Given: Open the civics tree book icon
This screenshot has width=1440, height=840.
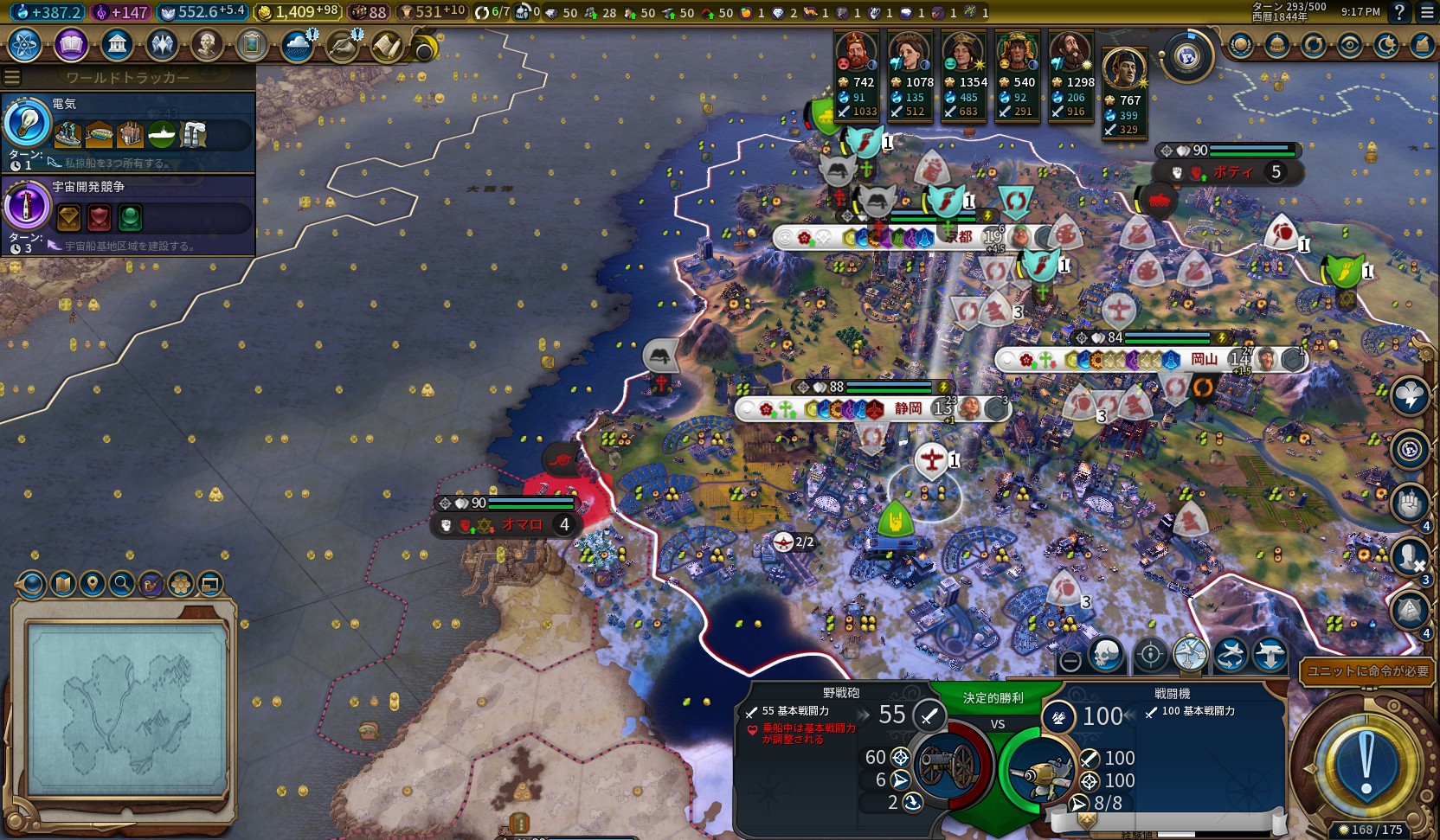Looking at the screenshot, I should [x=71, y=44].
